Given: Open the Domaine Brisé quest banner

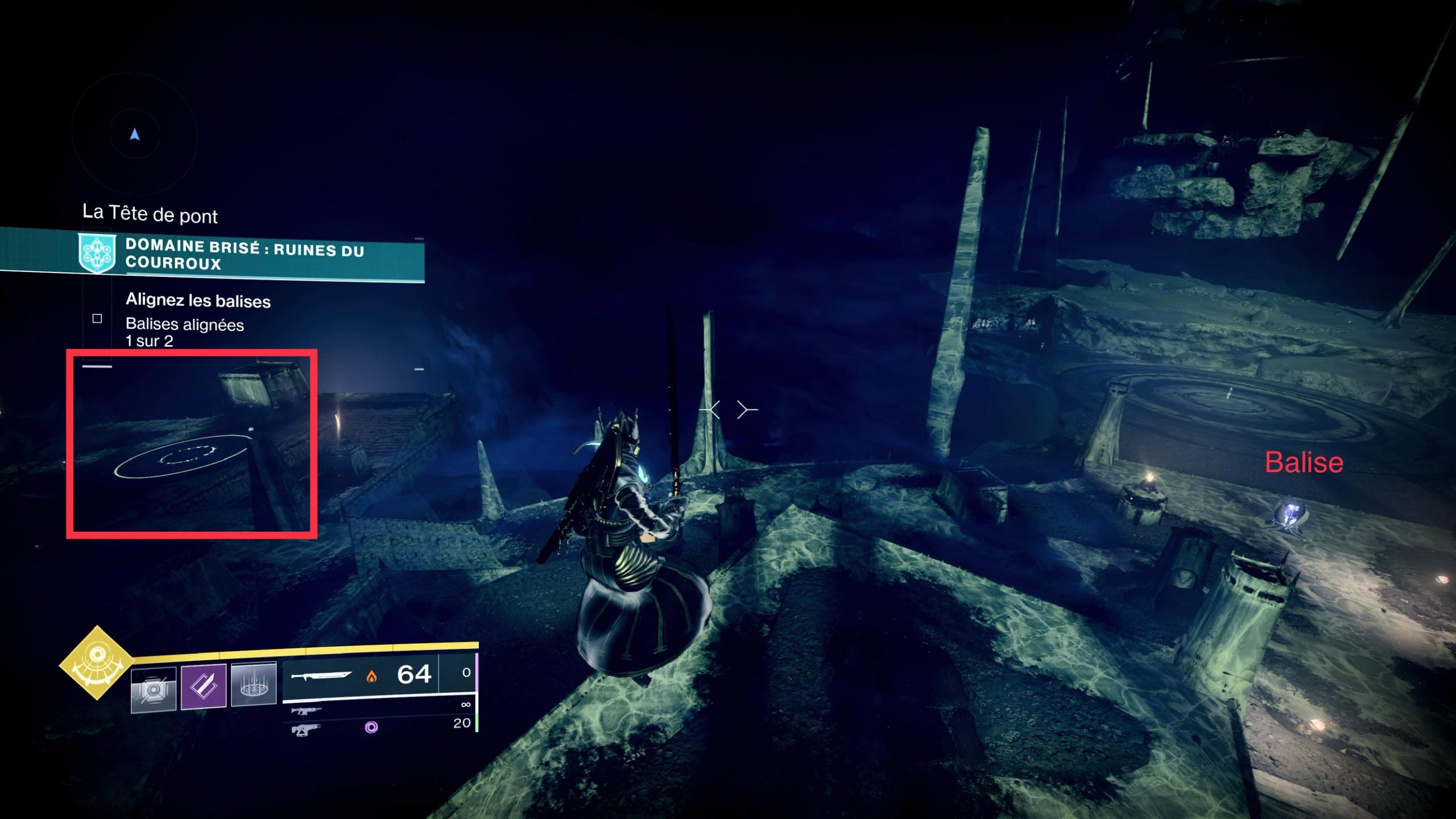Looking at the screenshot, I should tap(243, 254).
